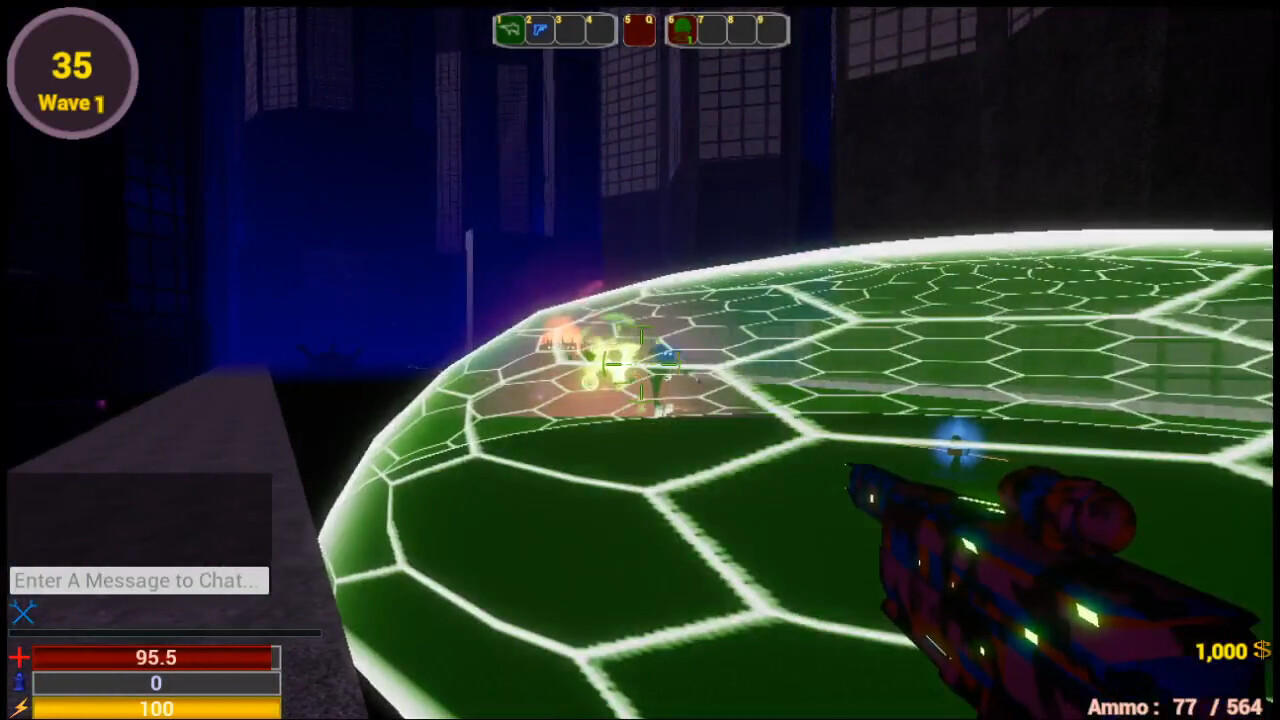Click the health cross icon
The height and width of the screenshot is (720, 1280).
coord(17,657)
